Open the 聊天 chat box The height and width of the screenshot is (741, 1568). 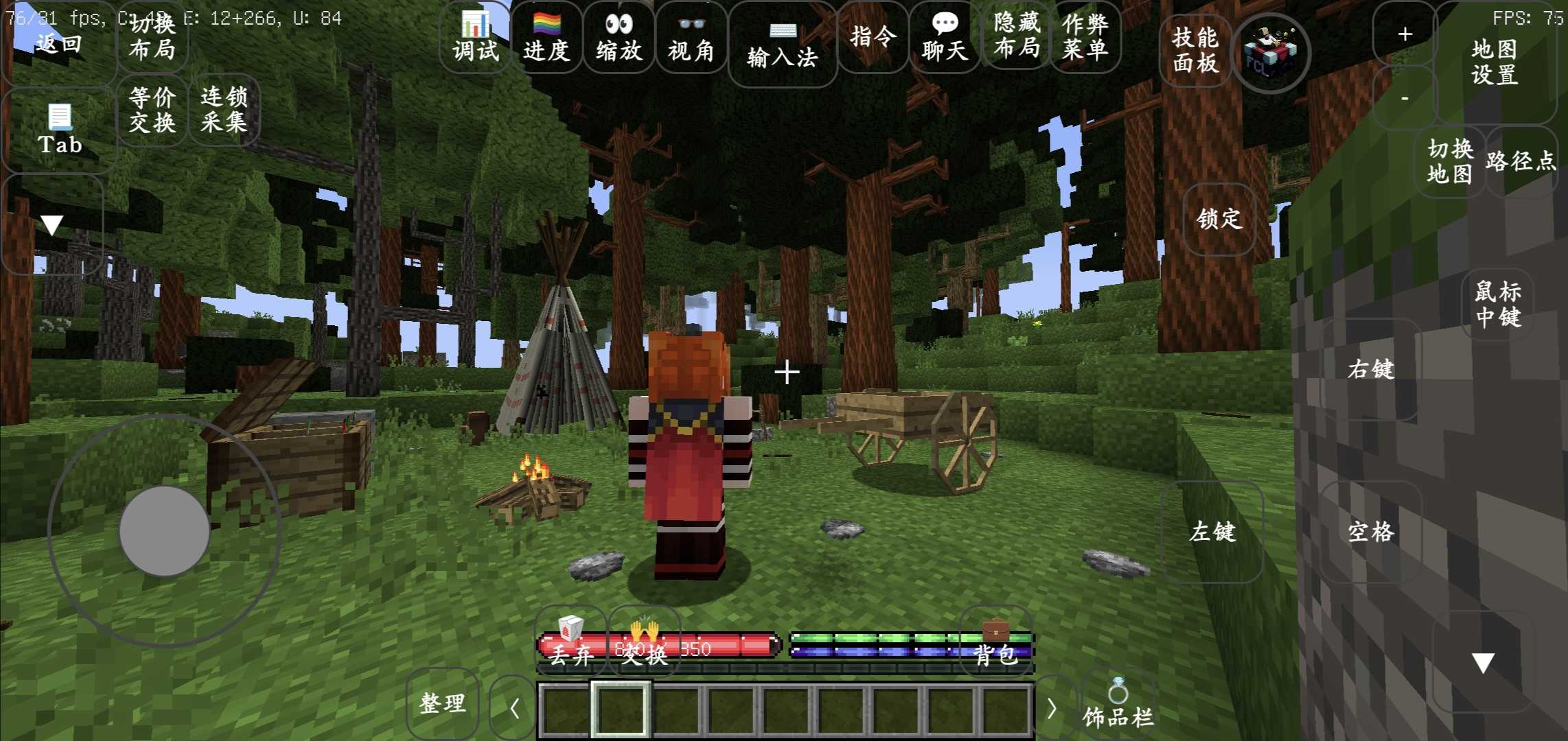pyautogui.click(x=945, y=38)
